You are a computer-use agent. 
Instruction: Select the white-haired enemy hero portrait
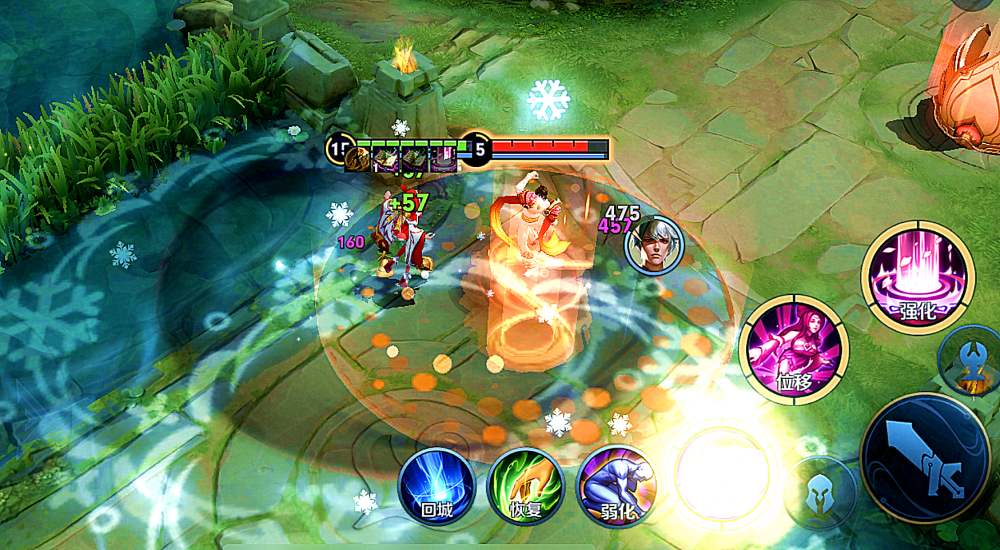pyautogui.click(x=653, y=244)
